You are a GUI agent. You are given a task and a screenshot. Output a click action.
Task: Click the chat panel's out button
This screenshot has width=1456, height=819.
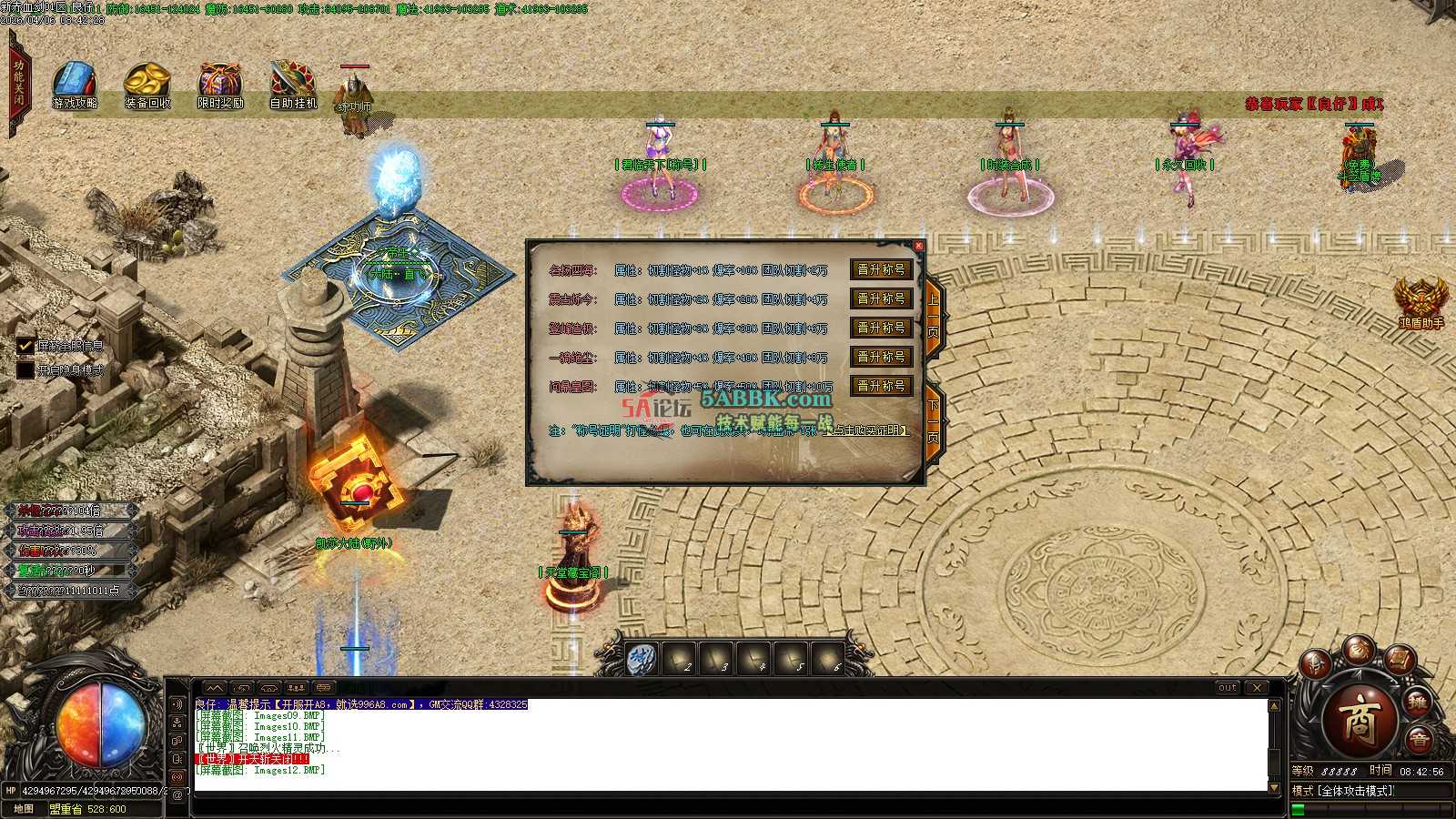point(1228,688)
